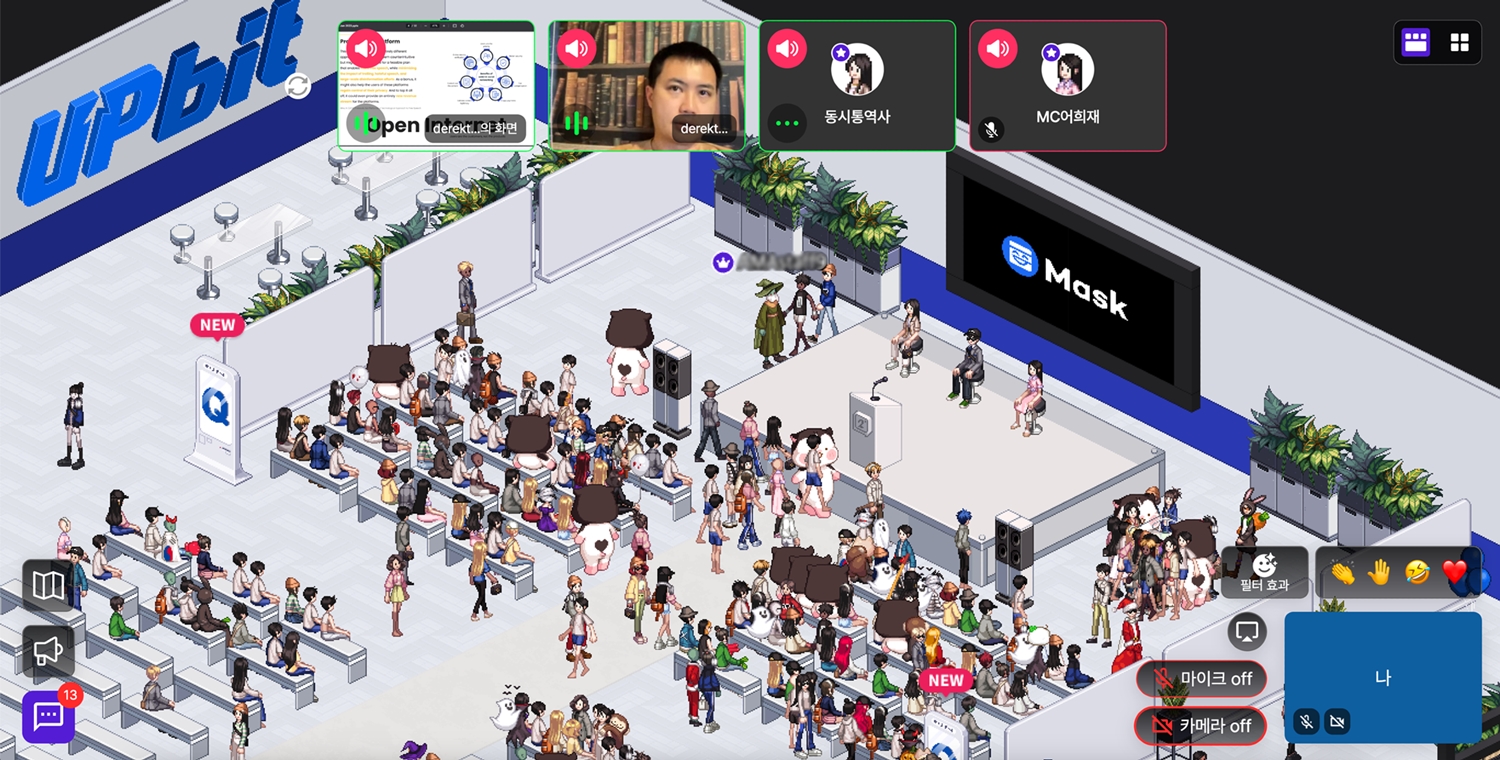Open the world map button
Image resolution: width=1500 pixels, height=760 pixels.
point(48,586)
